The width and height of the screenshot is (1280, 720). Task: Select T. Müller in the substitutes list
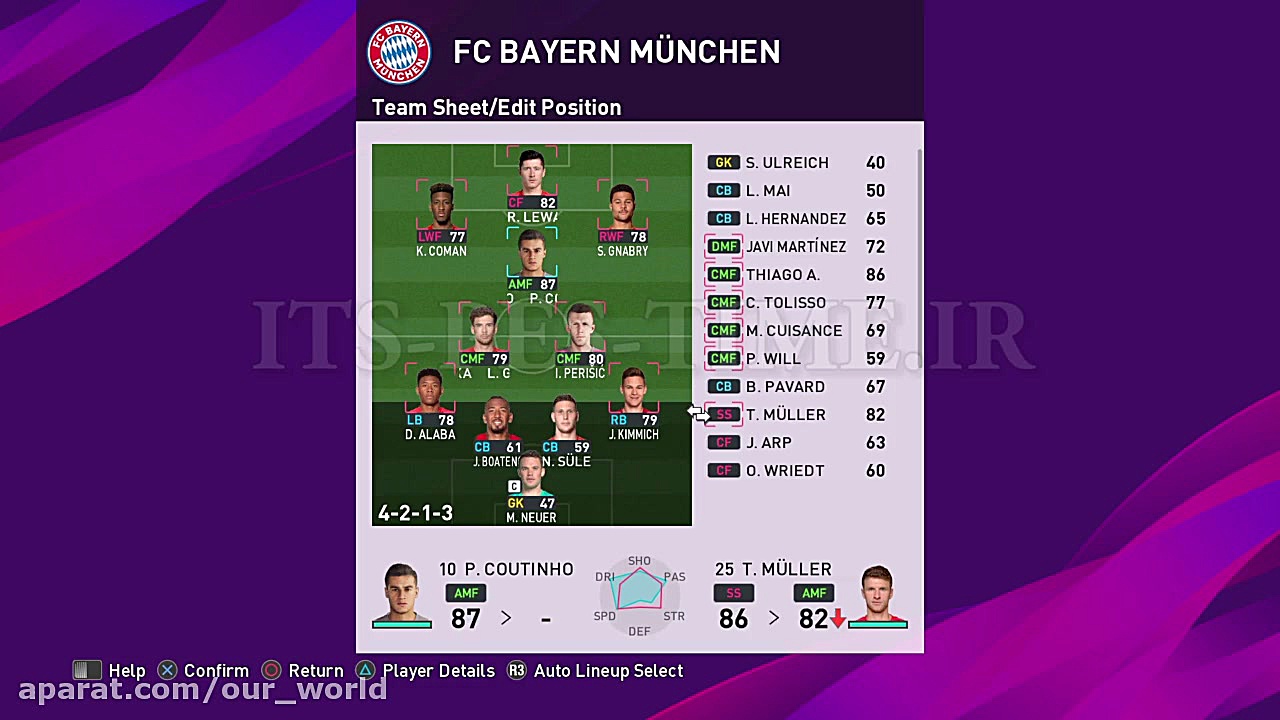pos(785,415)
